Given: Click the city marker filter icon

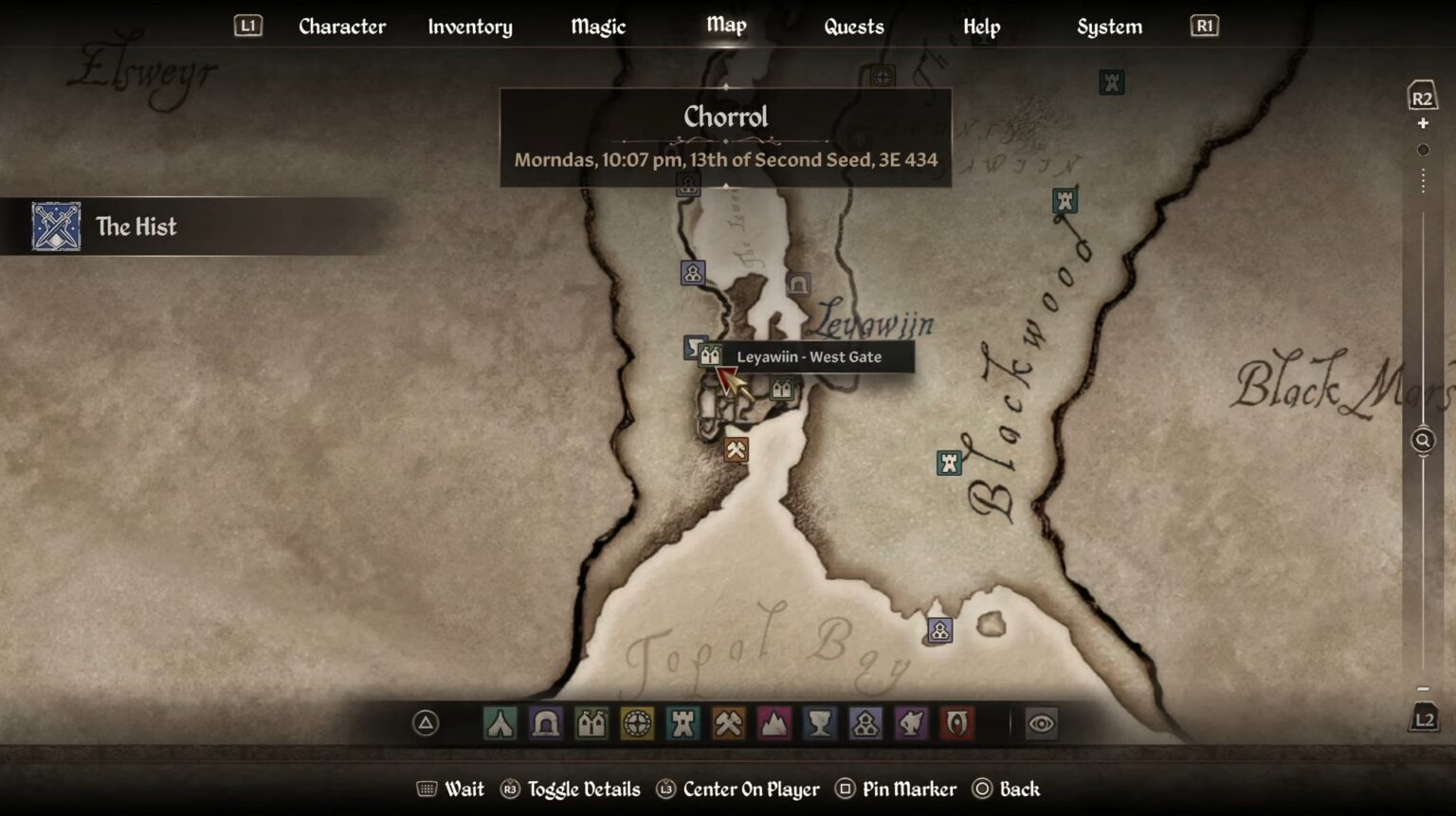Looking at the screenshot, I should (x=589, y=725).
